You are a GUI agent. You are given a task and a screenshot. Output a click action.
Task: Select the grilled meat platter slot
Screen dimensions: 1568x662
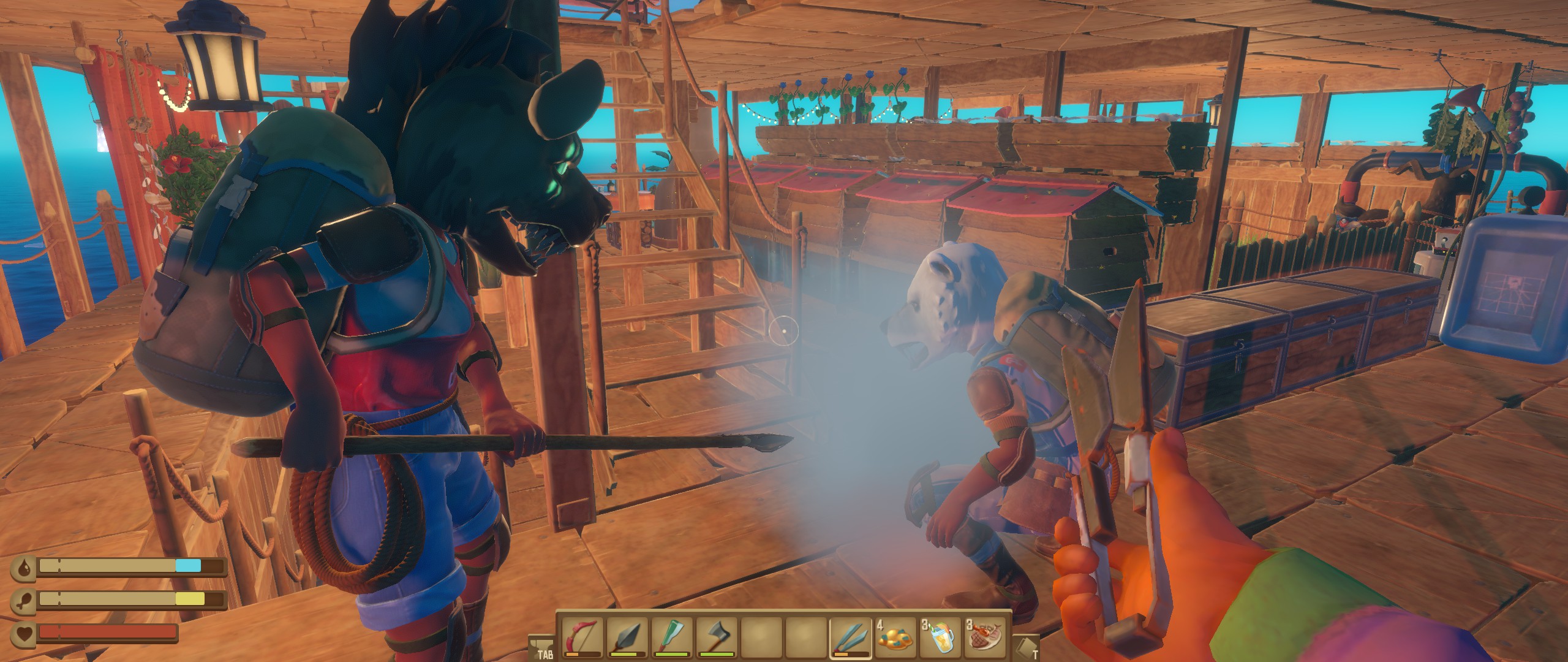[984, 638]
